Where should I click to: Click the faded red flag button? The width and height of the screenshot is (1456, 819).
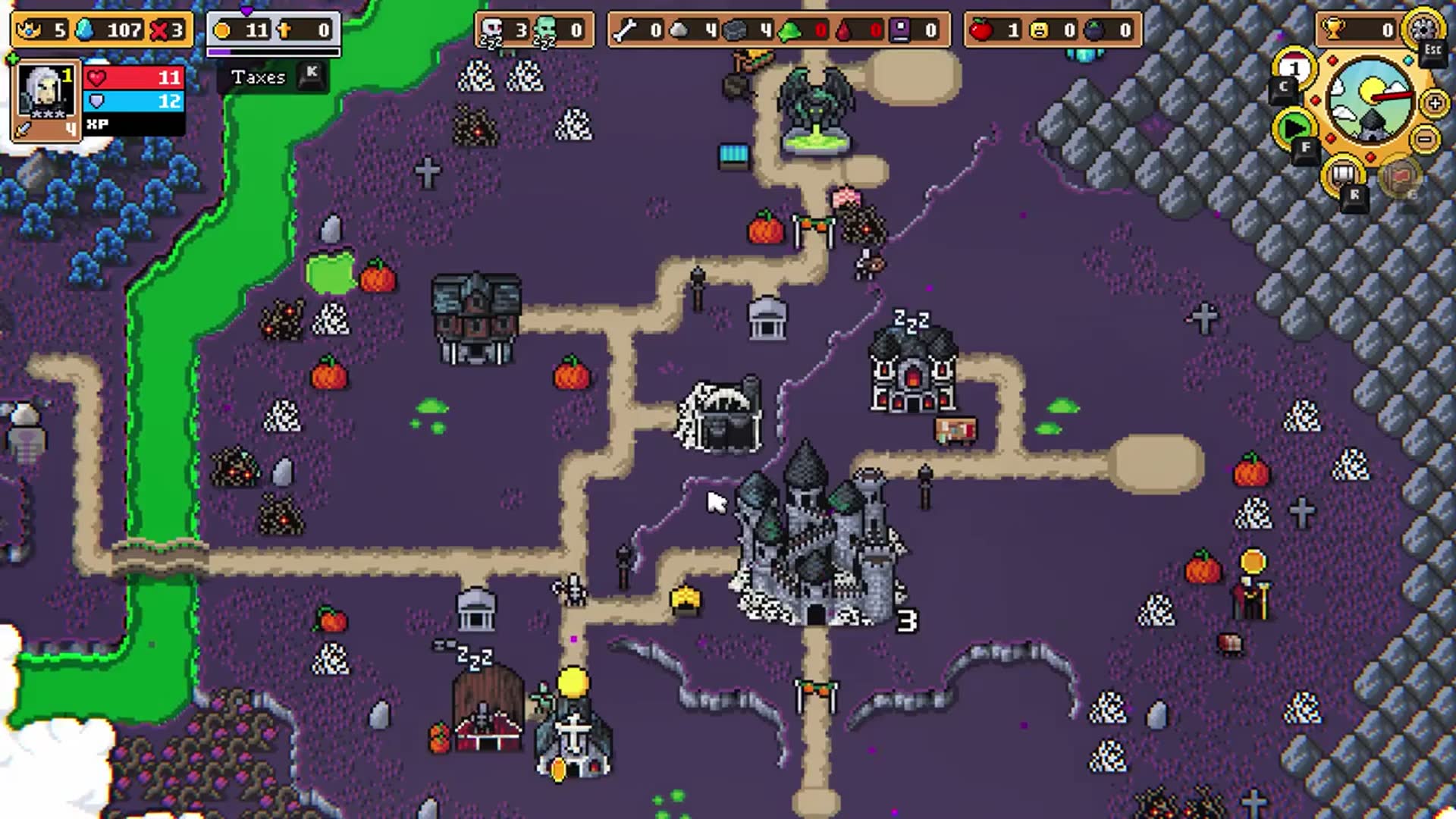click(1399, 177)
